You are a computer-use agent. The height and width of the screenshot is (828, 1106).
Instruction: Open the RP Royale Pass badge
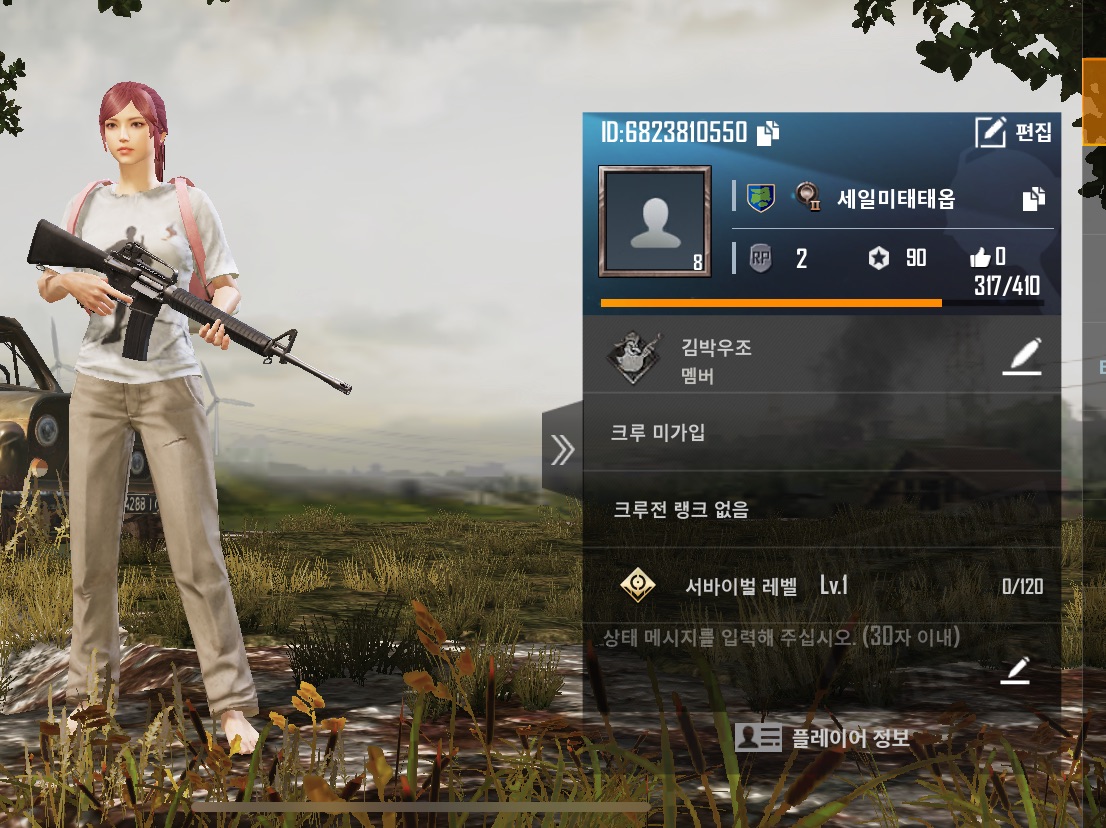pyautogui.click(x=761, y=259)
